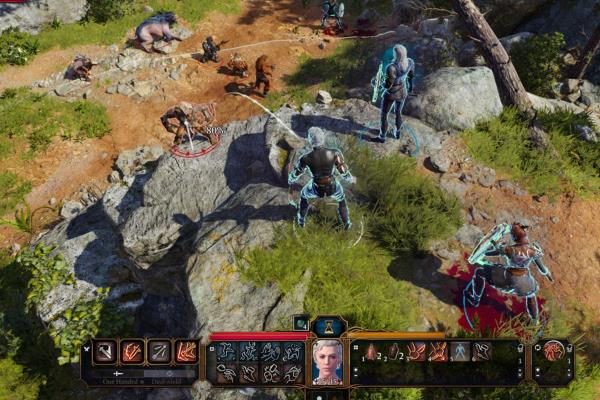The image size is (600, 400).
Task: Use the first red potion hotbar slot
Action: (370, 352)
